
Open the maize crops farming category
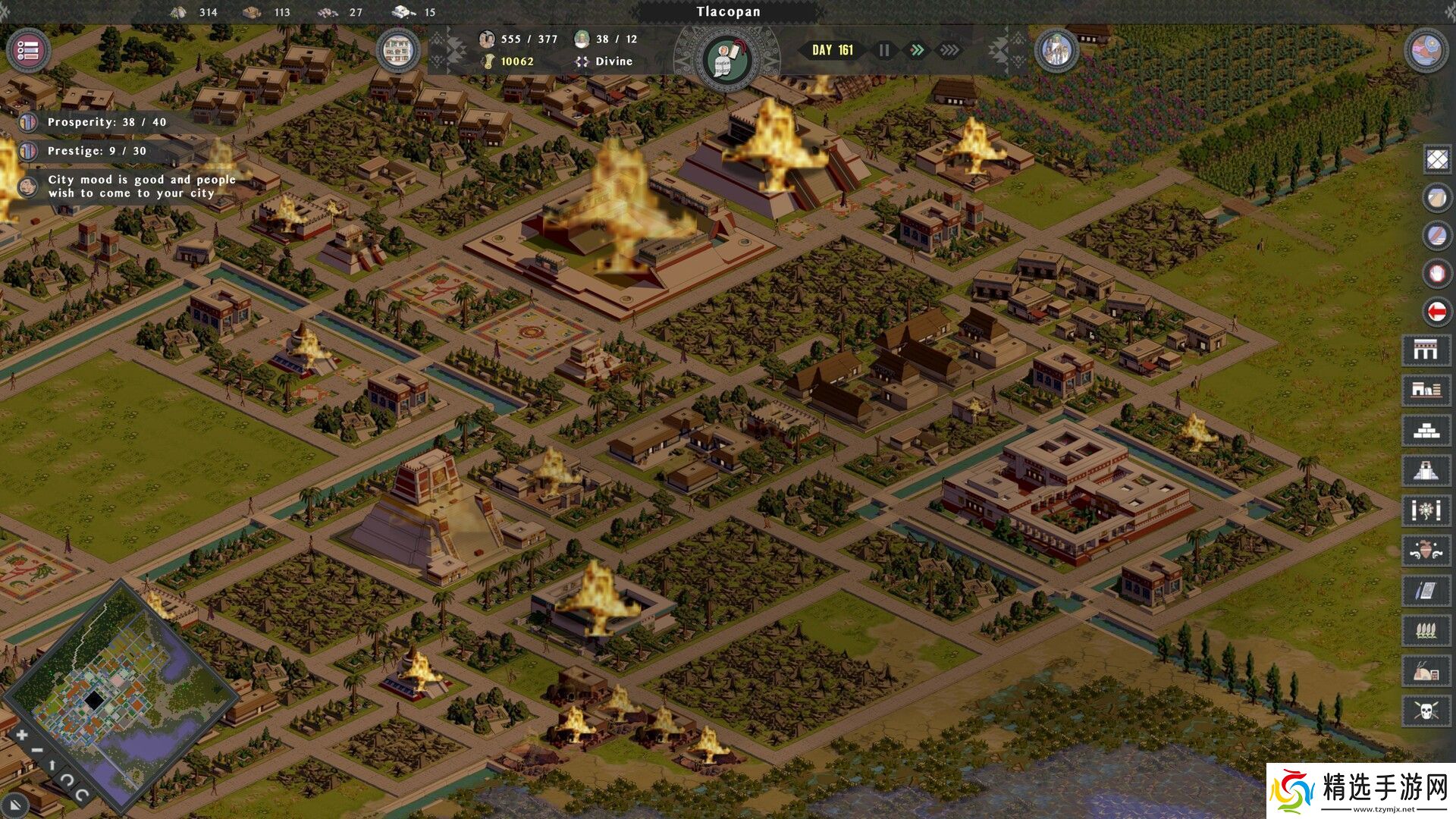1426,630
